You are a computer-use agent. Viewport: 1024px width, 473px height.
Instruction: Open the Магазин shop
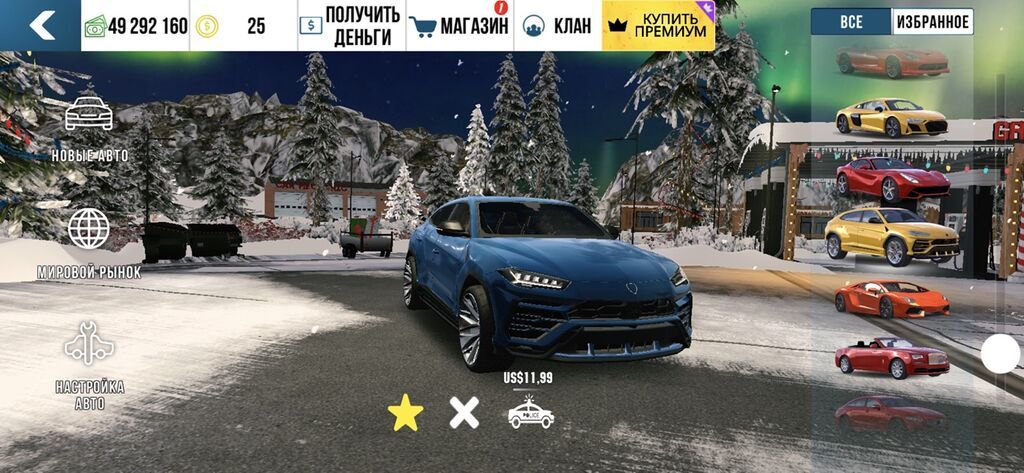pos(461,26)
